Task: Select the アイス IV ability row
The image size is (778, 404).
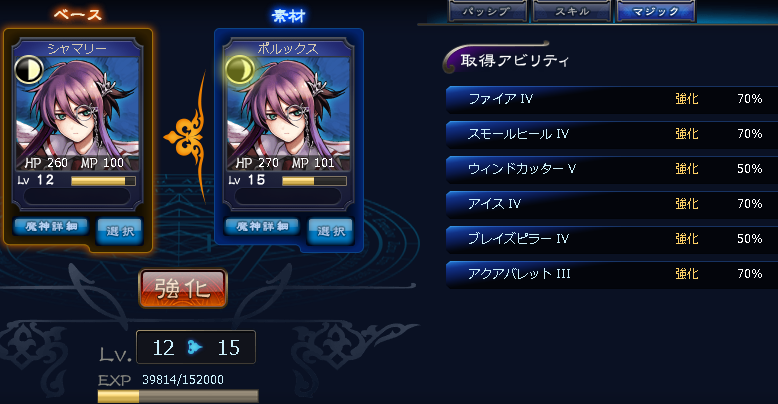Action: pyautogui.click(x=611, y=204)
